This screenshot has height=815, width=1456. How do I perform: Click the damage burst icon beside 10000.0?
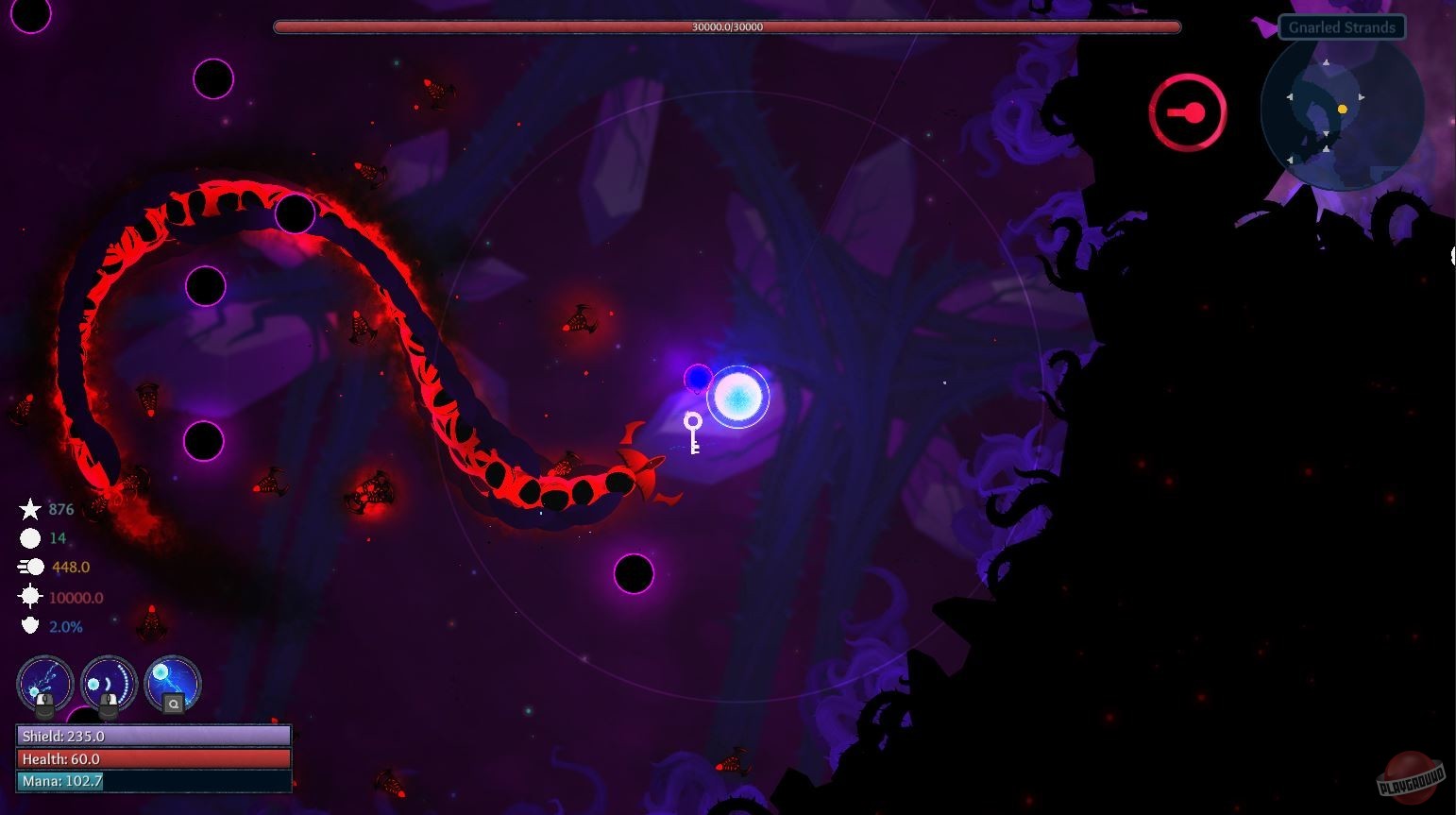(31, 596)
